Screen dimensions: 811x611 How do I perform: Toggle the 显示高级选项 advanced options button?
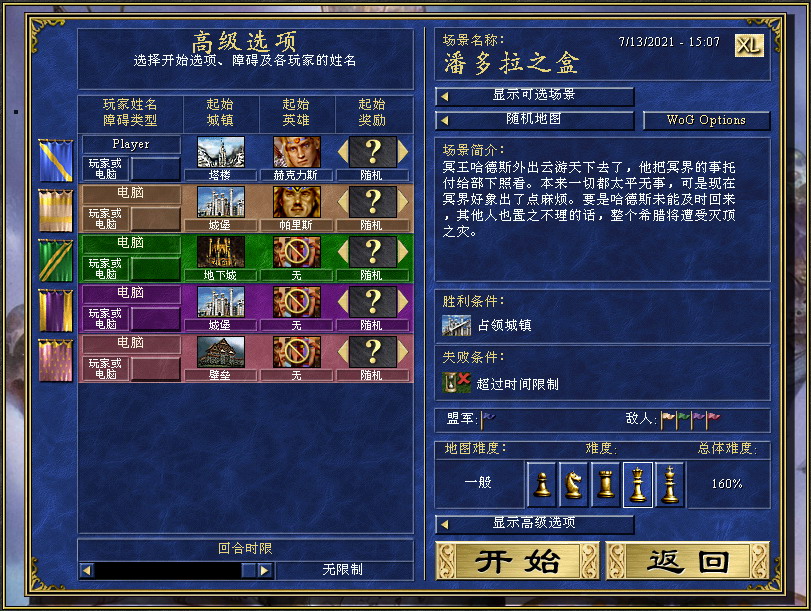535,523
